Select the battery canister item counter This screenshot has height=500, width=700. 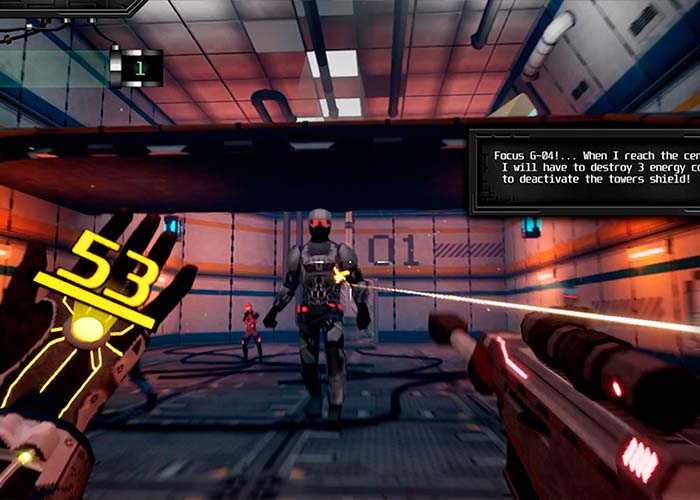(x=135, y=67)
